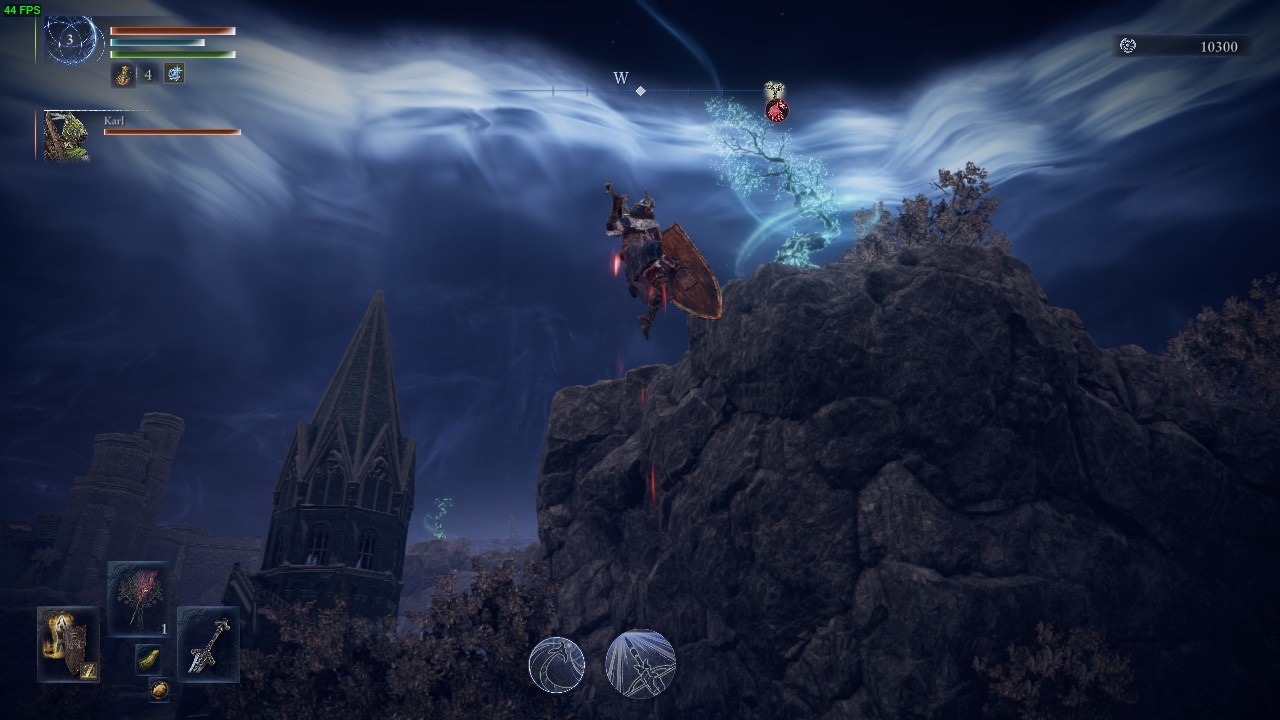Activate the crescent swirl character skill
The height and width of the screenshot is (720, 1280).
[x=557, y=664]
